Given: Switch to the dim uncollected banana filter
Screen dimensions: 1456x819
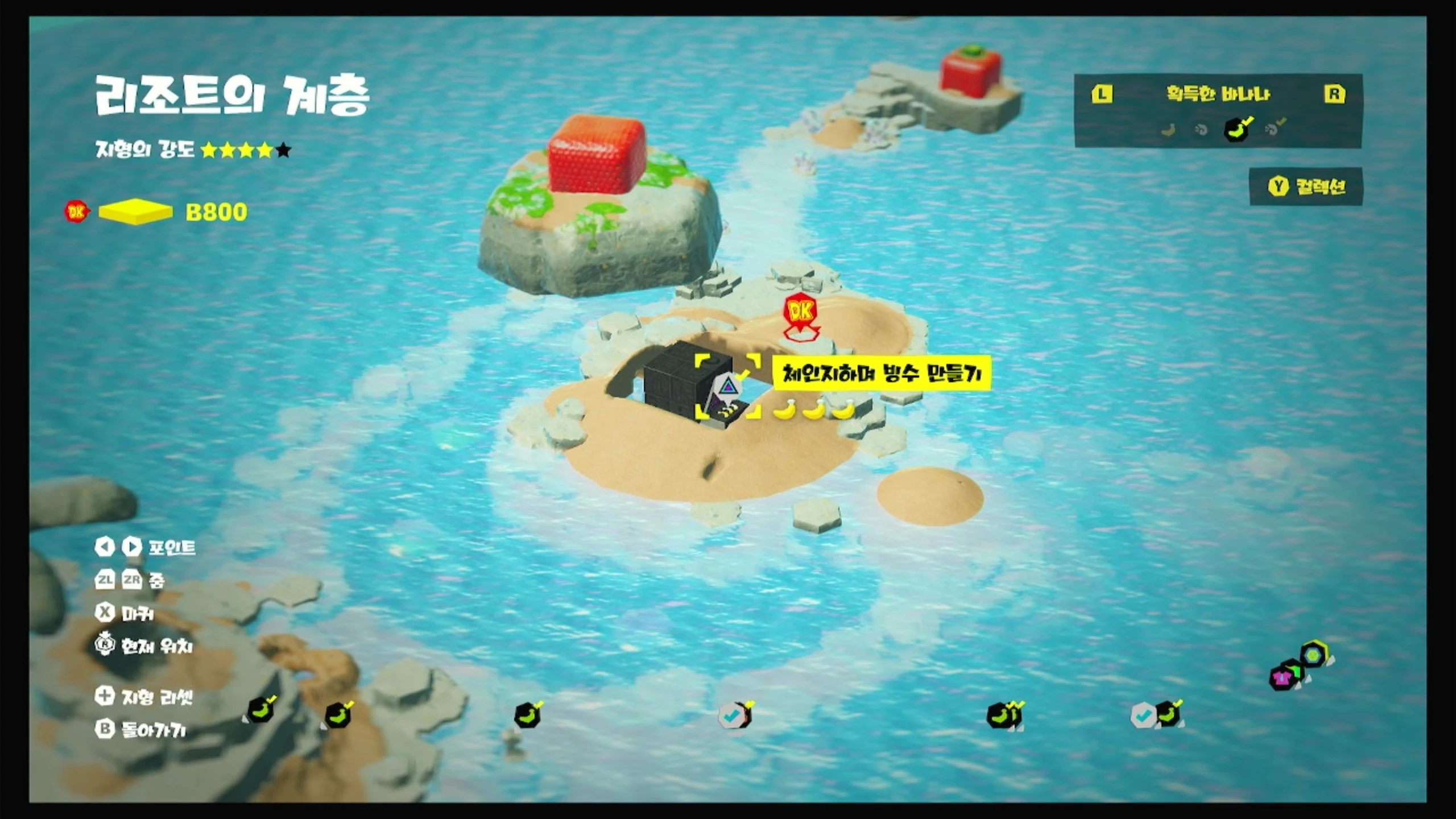Looking at the screenshot, I should 1168,130.
